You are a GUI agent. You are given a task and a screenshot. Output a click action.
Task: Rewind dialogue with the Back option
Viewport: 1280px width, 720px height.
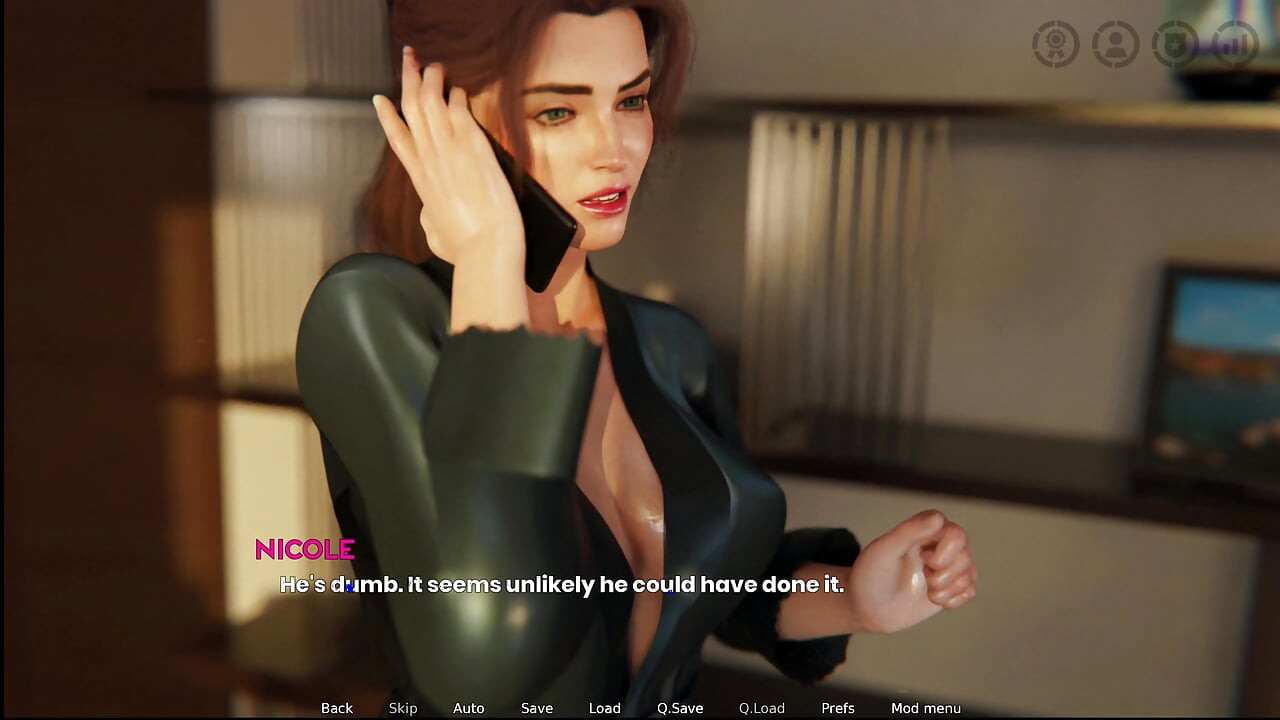336,708
